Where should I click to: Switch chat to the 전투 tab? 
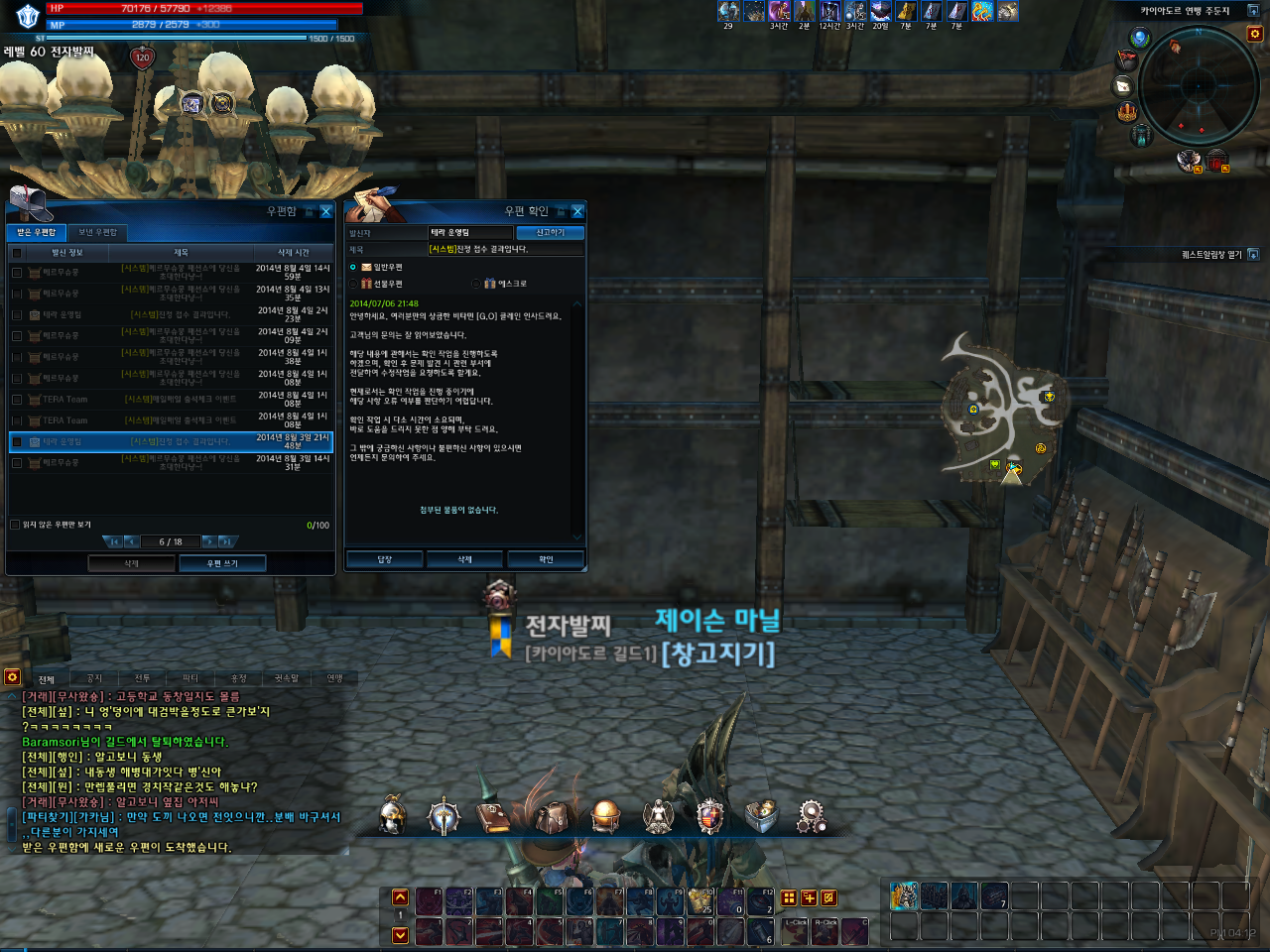pos(142,678)
